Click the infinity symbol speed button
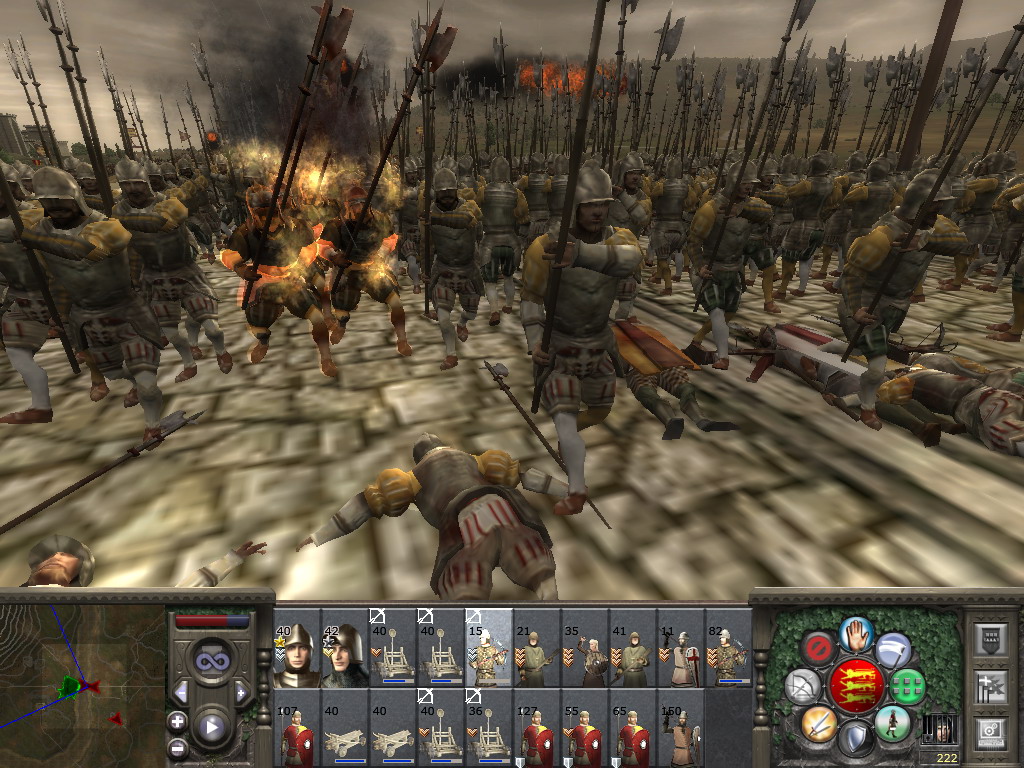This screenshot has width=1024, height=768. 212,661
